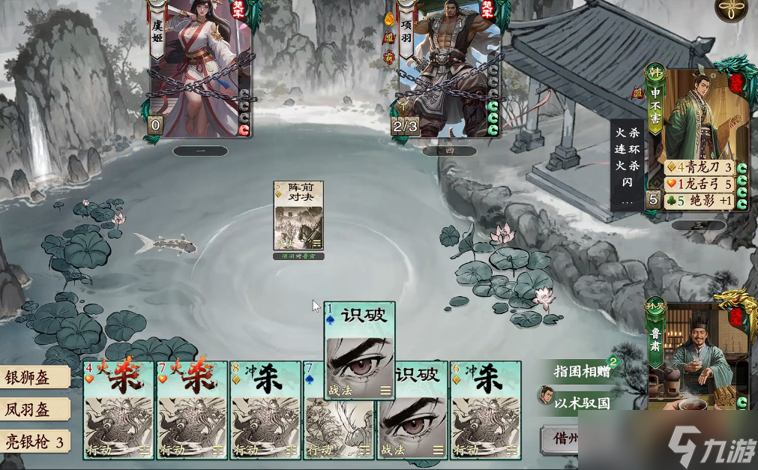Select the 银狮盔 equipment slot
Screen dimensions: 758x470
coord(36,377)
